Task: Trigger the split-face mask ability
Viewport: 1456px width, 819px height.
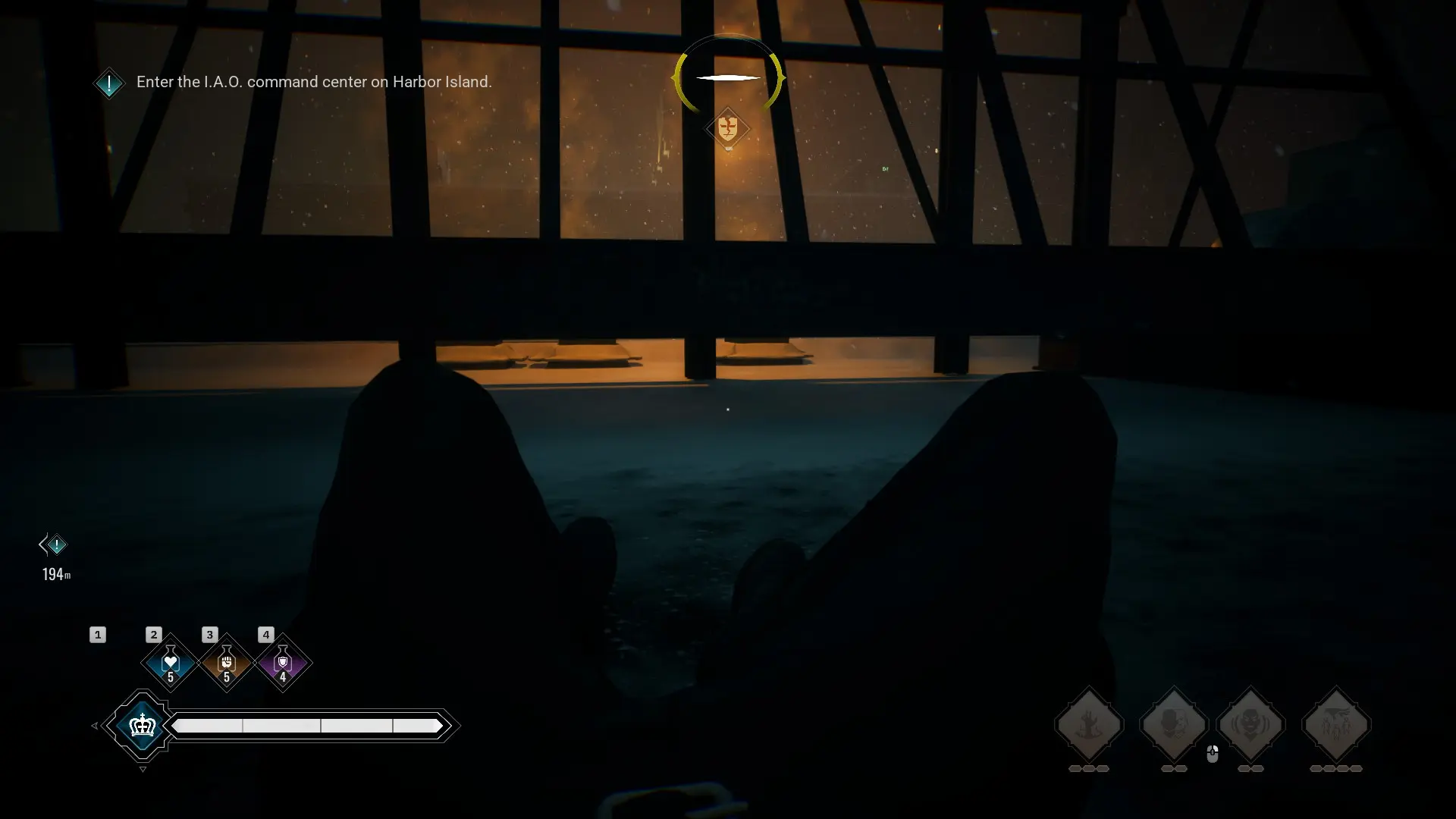Action: pos(1173,725)
